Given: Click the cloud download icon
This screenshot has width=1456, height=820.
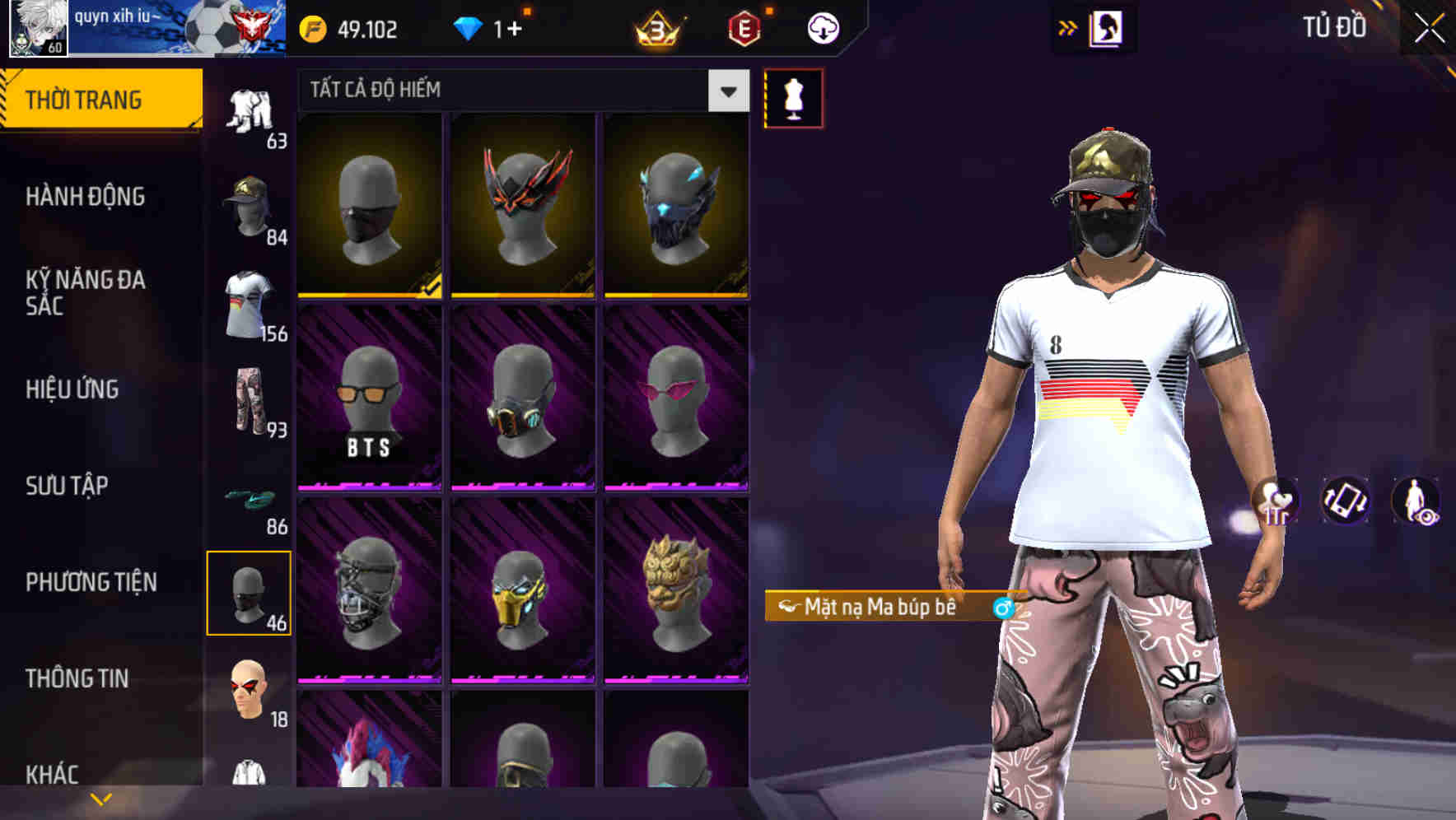Looking at the screenshot, I should (x=821, y=29).
